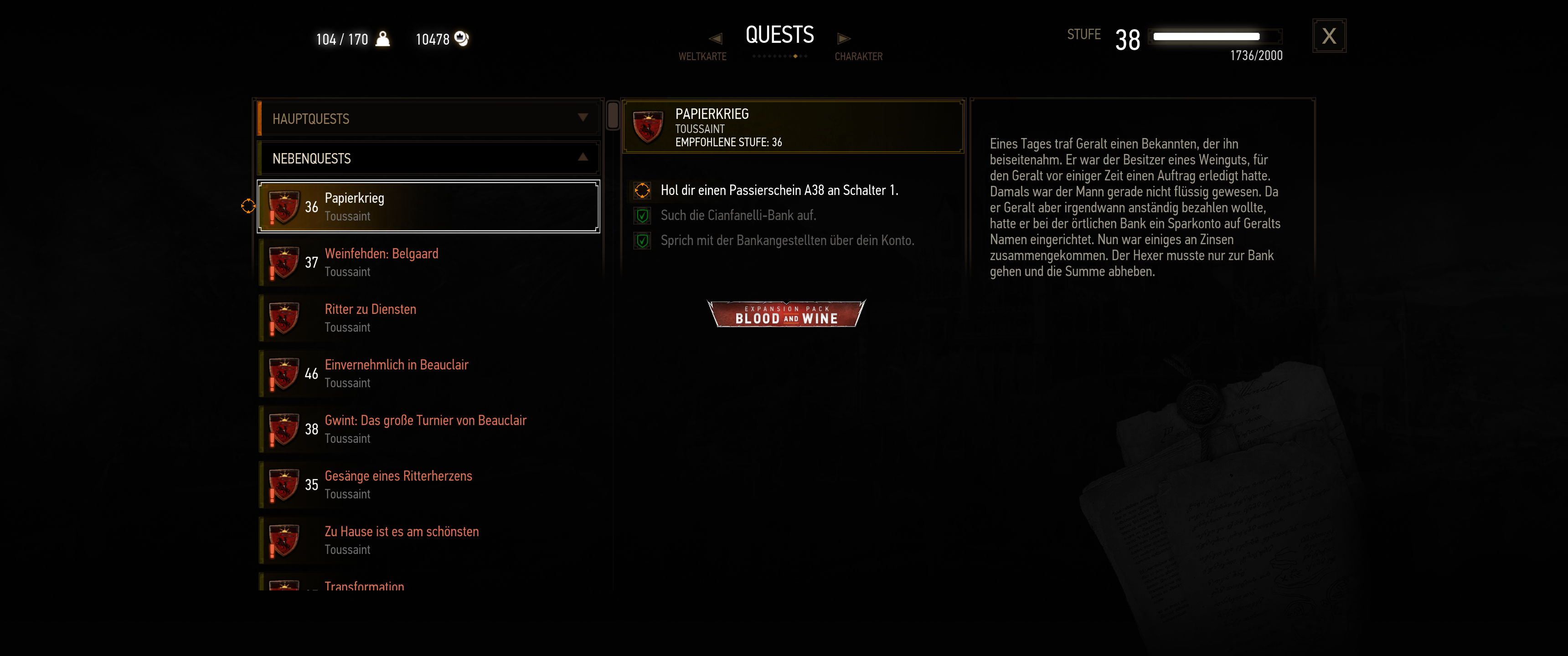
Task: Click the Papierkrieg quest shield icon
Action: [285, 206]
